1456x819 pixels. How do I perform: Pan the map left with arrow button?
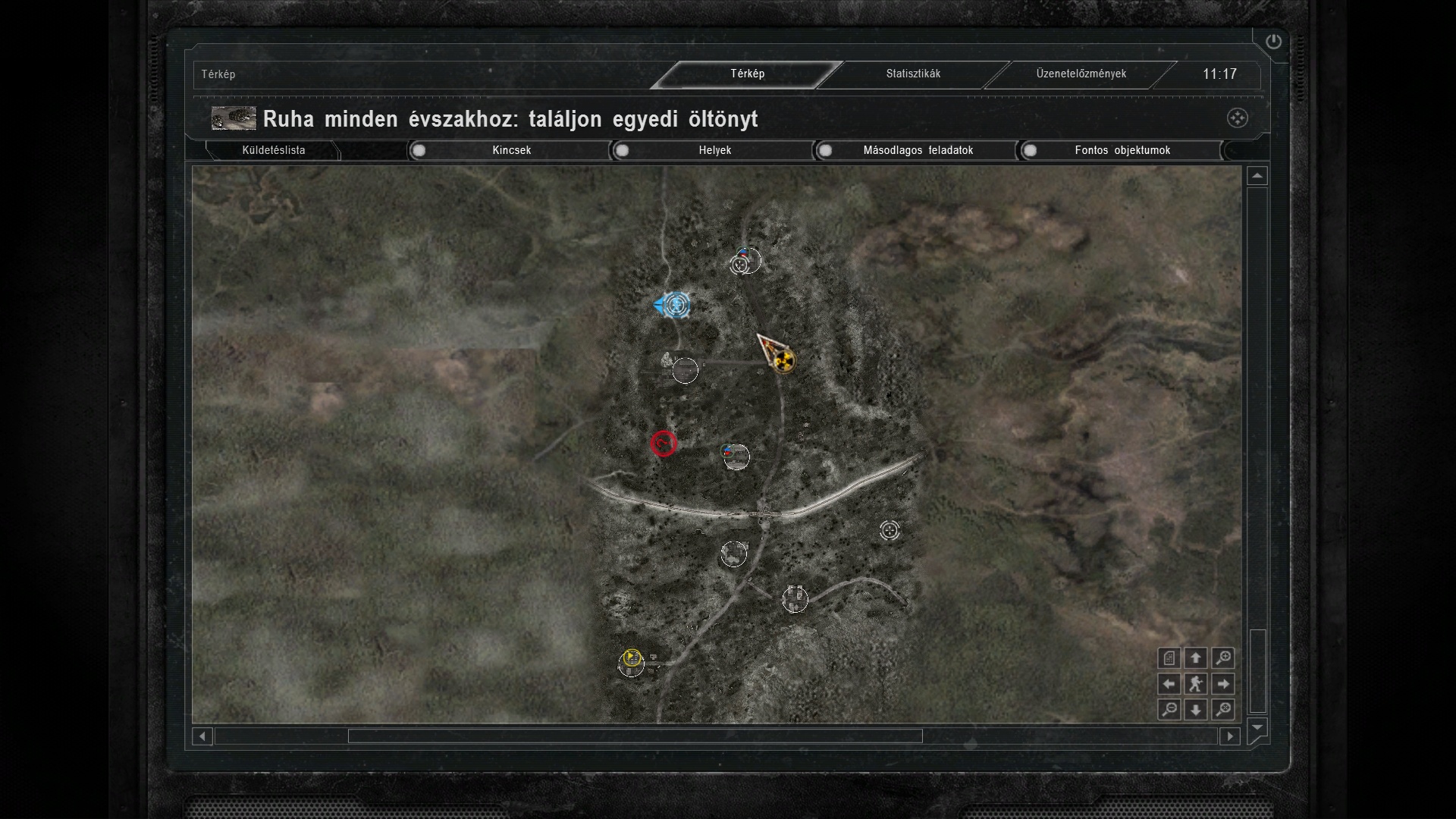tap(1169, 684)
